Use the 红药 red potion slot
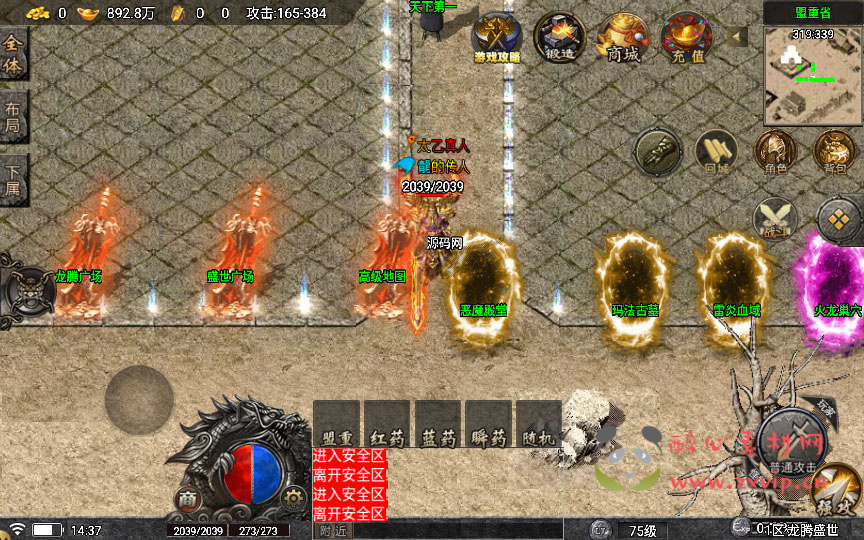The height and width of the screenshot is (540, 864). coord(387,423)
